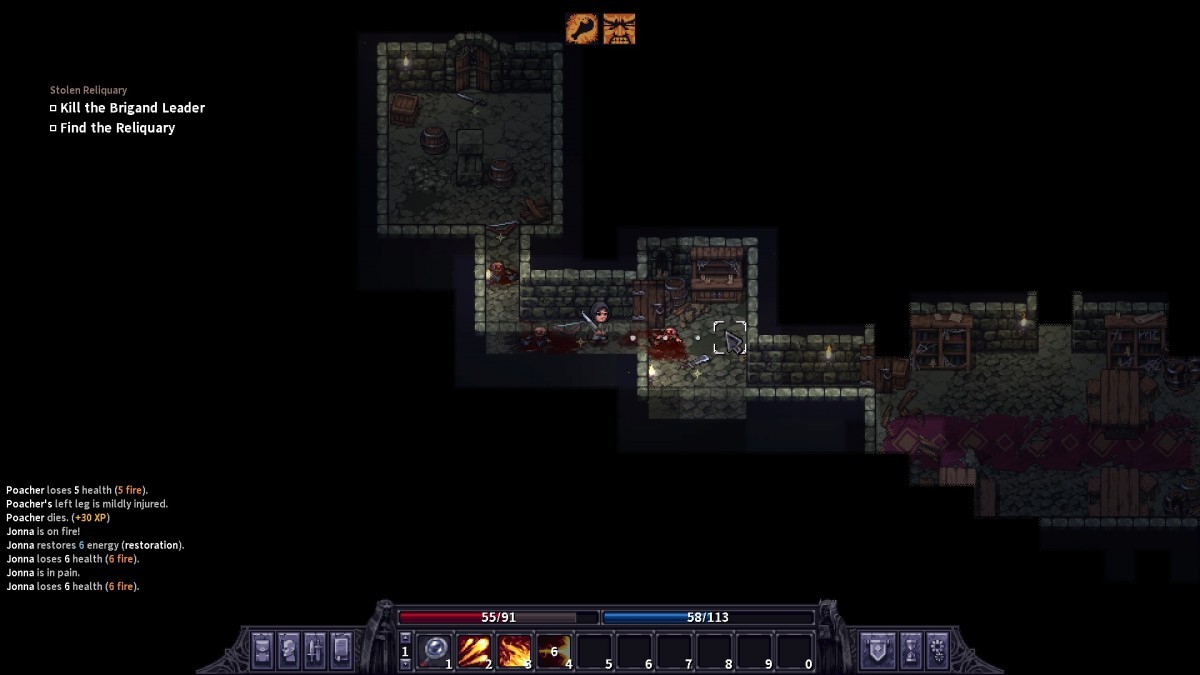Open the journal page button

click(x=341, y=650)
